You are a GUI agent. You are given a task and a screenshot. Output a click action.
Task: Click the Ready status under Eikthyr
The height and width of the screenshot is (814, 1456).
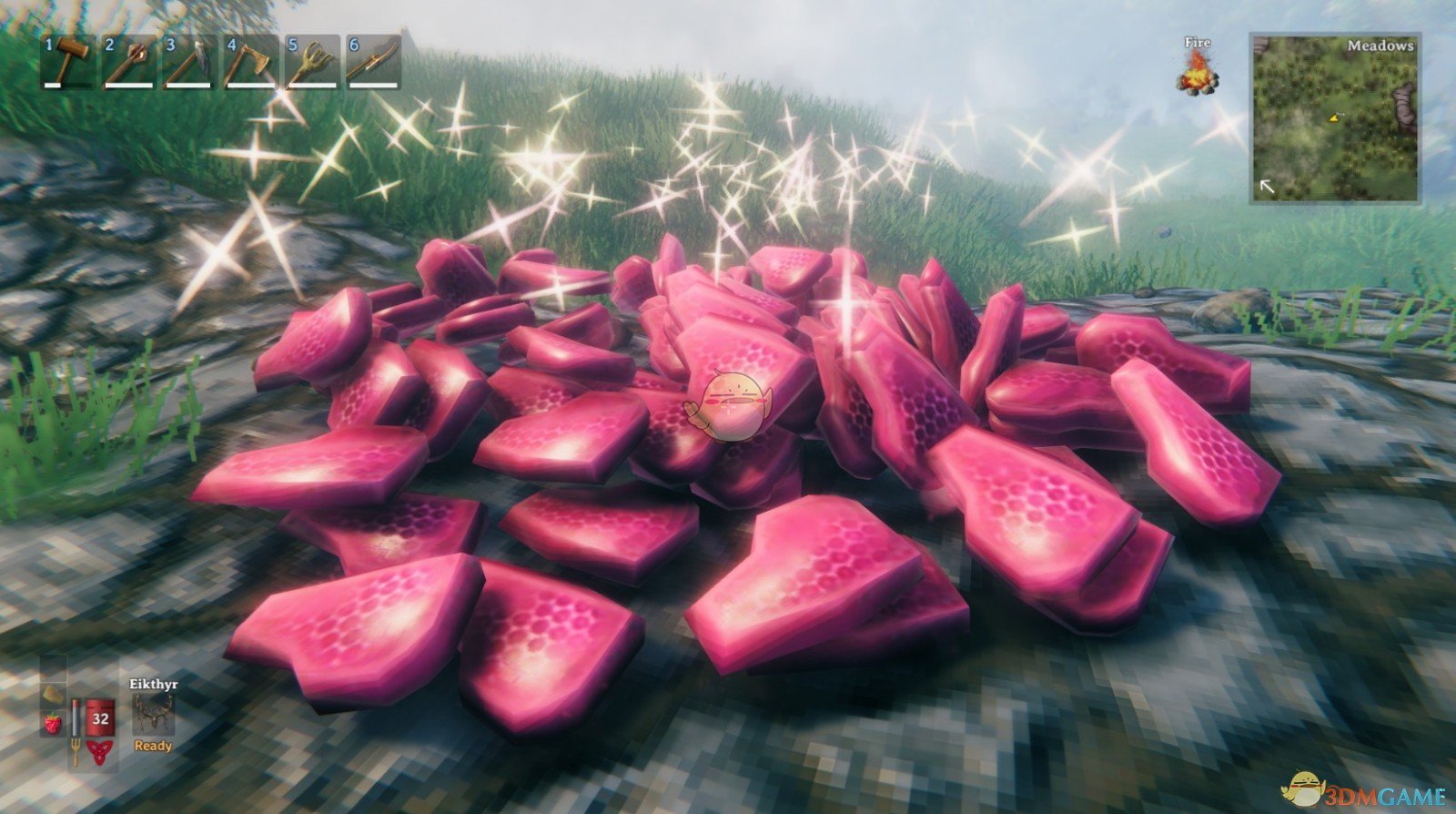point(154,746)
